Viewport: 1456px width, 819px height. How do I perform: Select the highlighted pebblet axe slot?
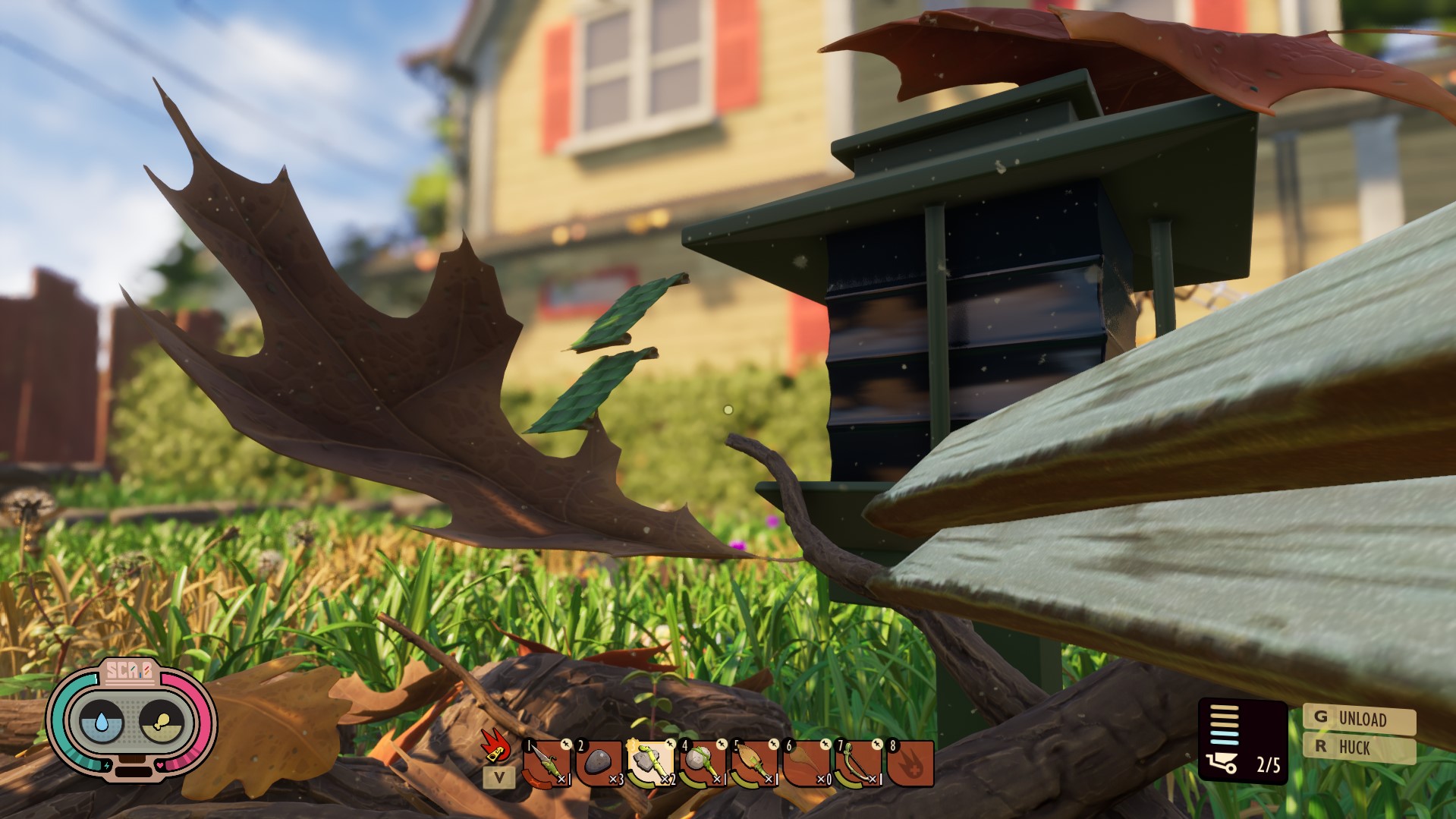pos(650,764)
